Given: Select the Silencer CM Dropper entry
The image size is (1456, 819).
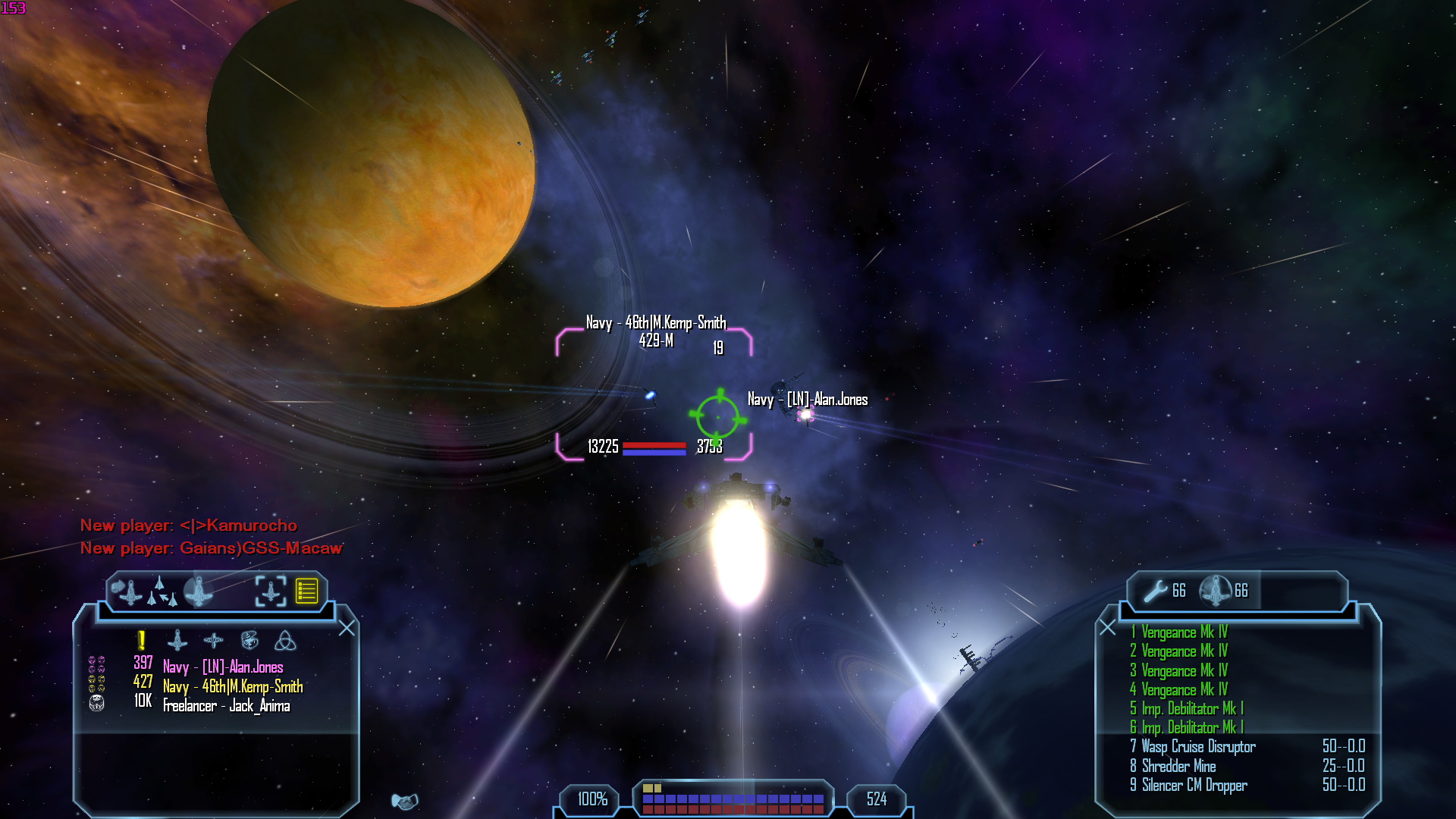Looking at the screenshot, I should (1194, 786).
